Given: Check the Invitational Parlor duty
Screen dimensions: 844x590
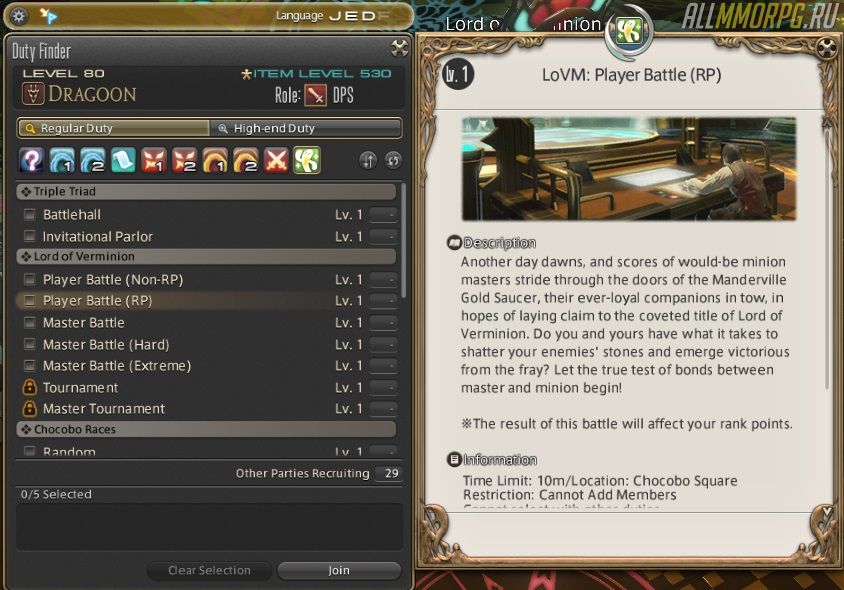Looking at the screenshot, I should click(29, 237).
